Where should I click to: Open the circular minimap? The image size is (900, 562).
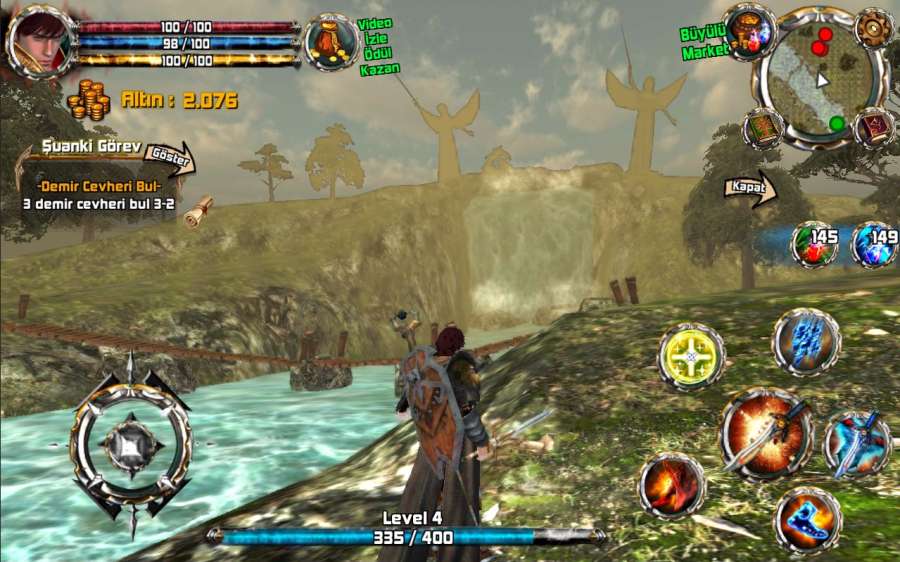819,77
